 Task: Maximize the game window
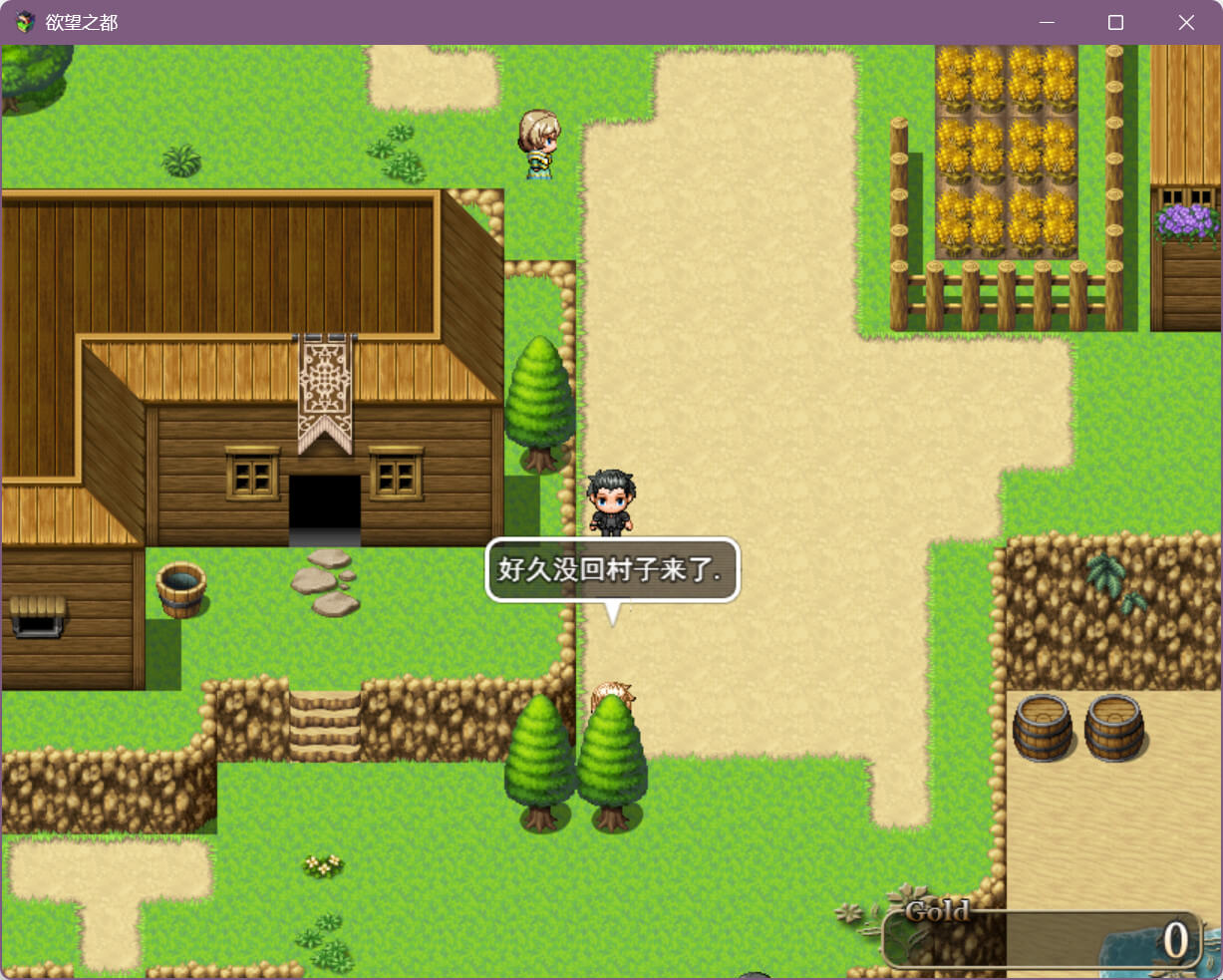[x=1115, y=22]
